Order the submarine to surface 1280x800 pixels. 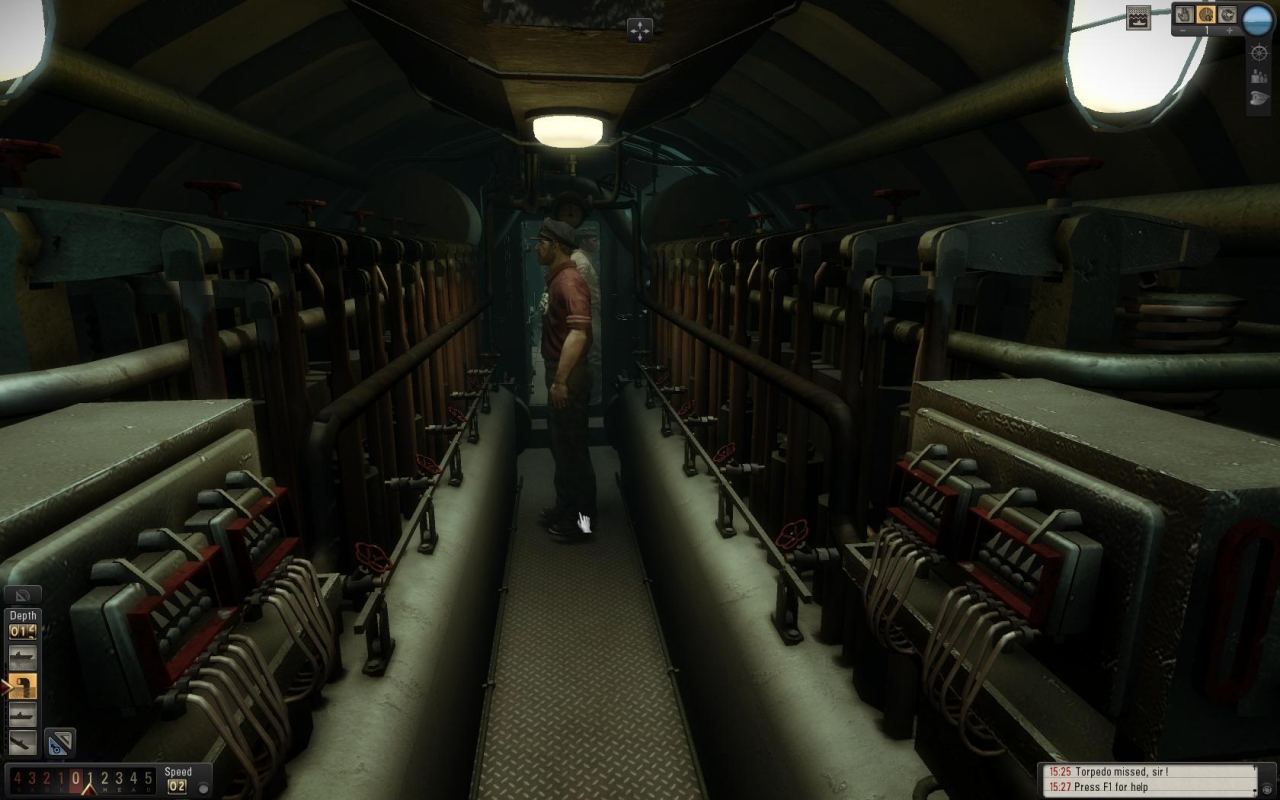click(x=22, y=657)
